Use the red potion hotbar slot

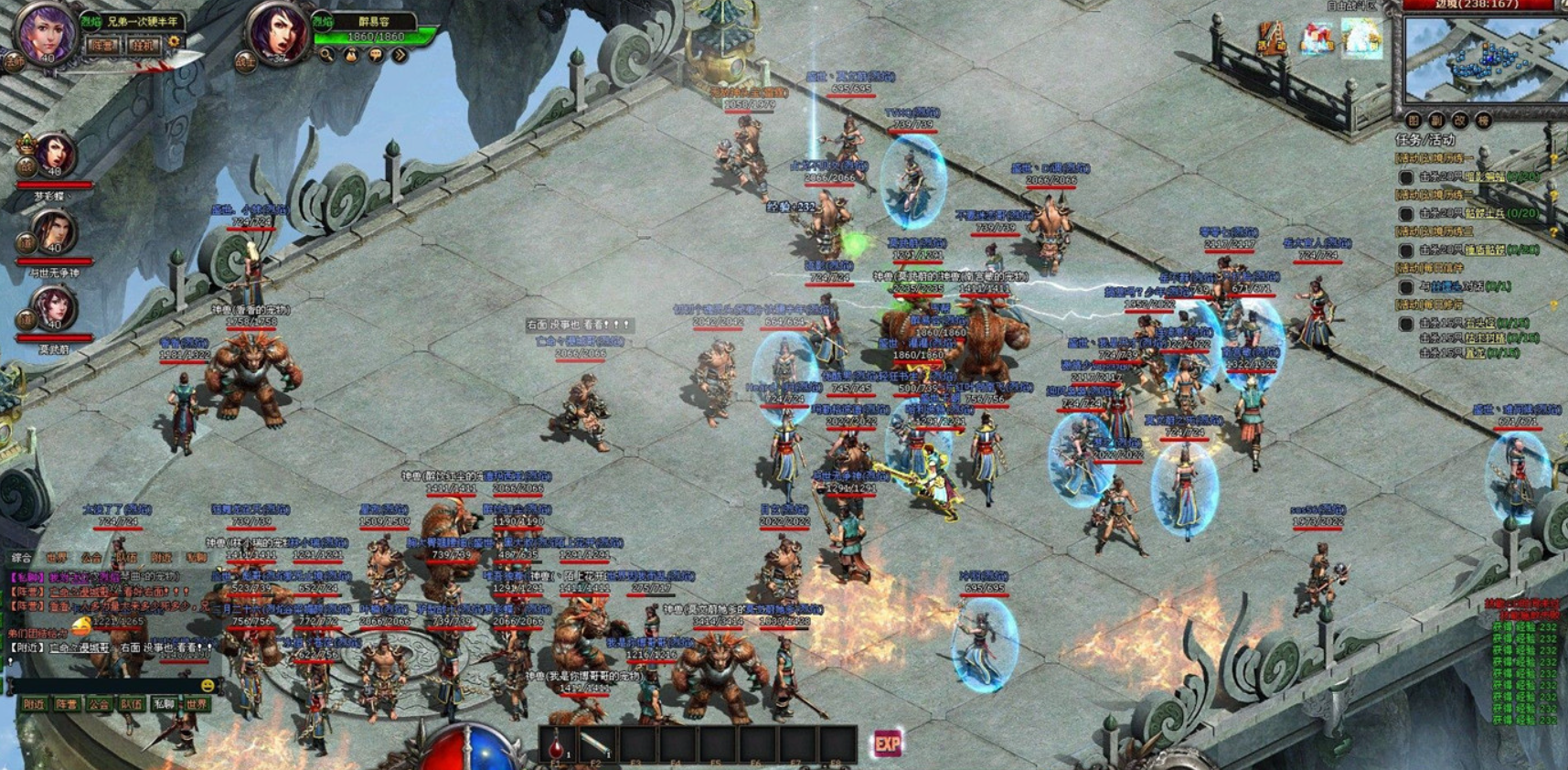point(557,746)
